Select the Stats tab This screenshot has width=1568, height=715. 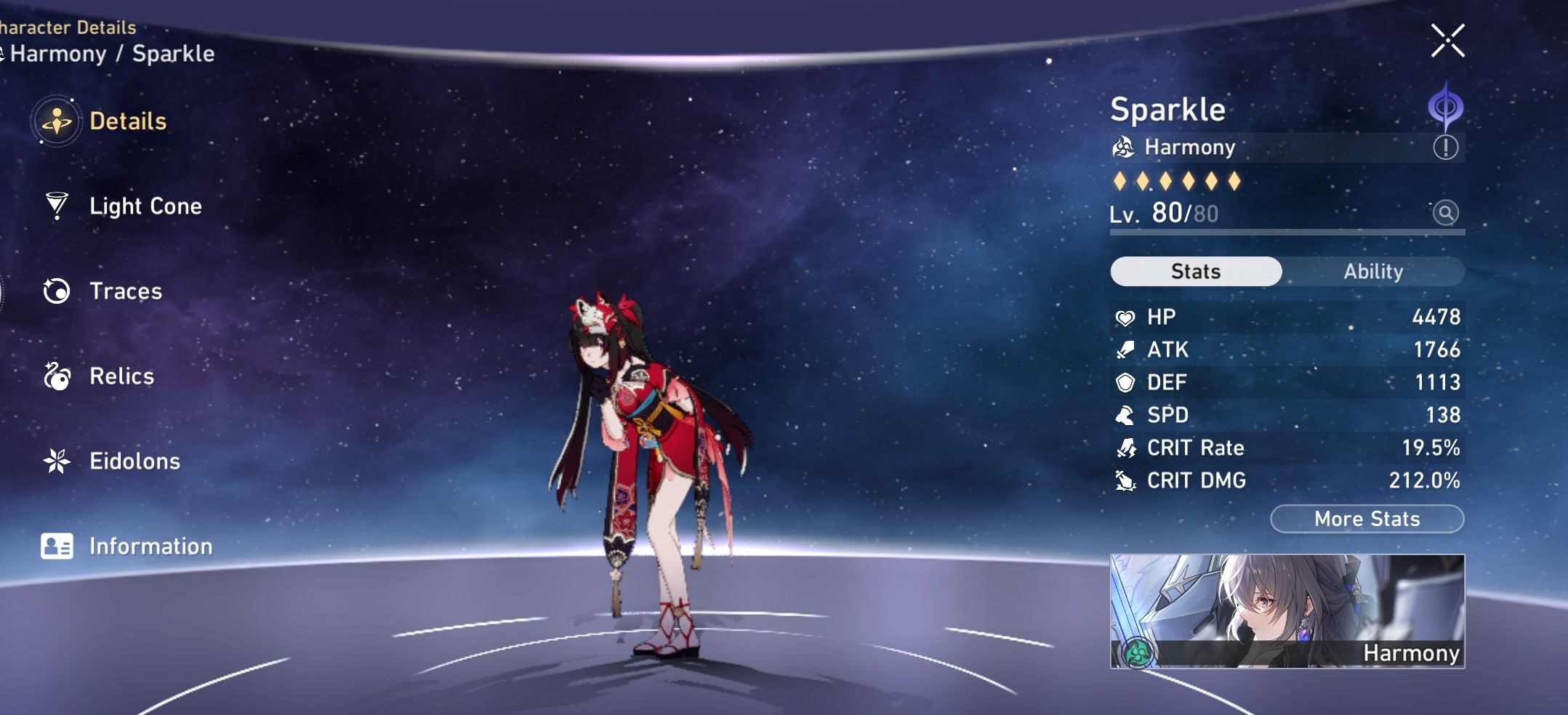pos(1196,271)
